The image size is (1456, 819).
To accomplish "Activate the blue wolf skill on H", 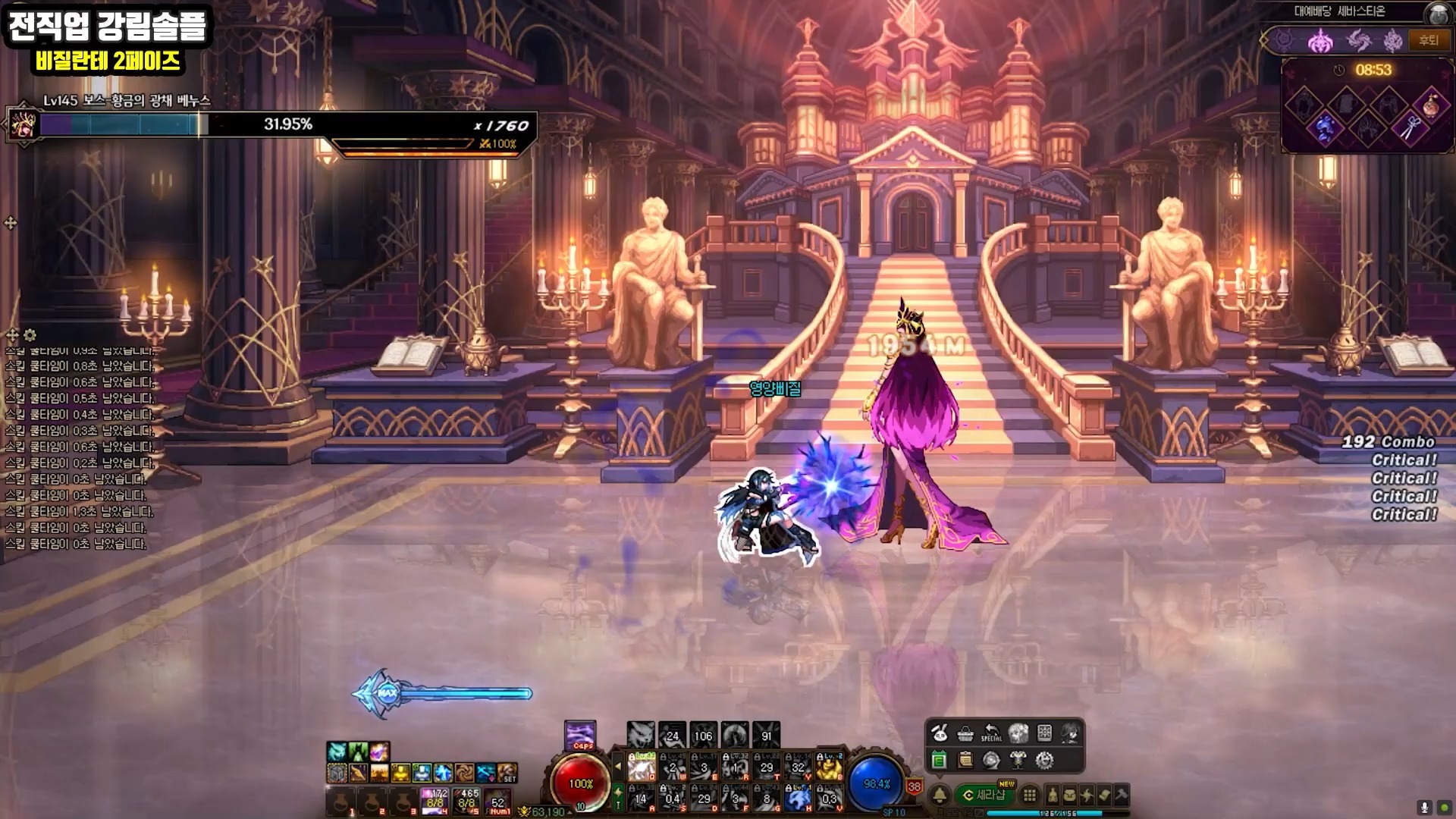I will pyautogui.click(x=798, y=798).
